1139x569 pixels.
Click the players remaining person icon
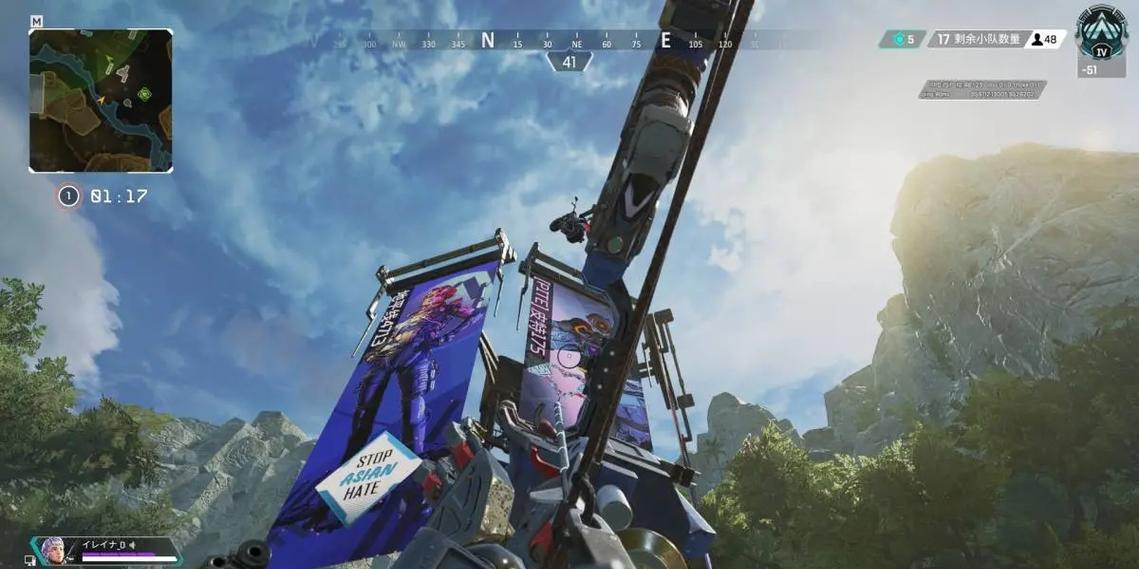[1038, 39]
